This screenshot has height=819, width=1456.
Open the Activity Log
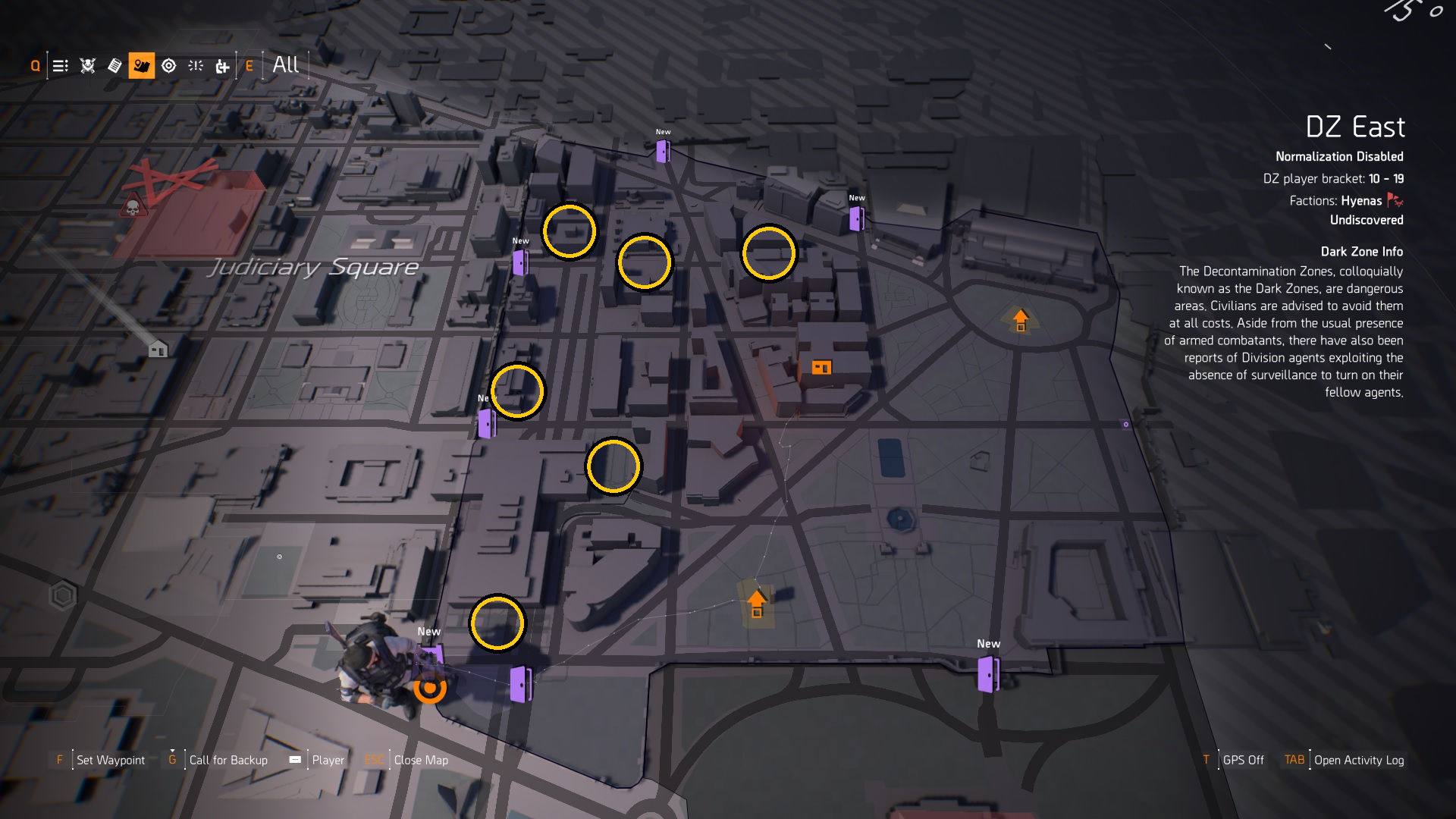pyautogui.click(x=1359, y=759)
